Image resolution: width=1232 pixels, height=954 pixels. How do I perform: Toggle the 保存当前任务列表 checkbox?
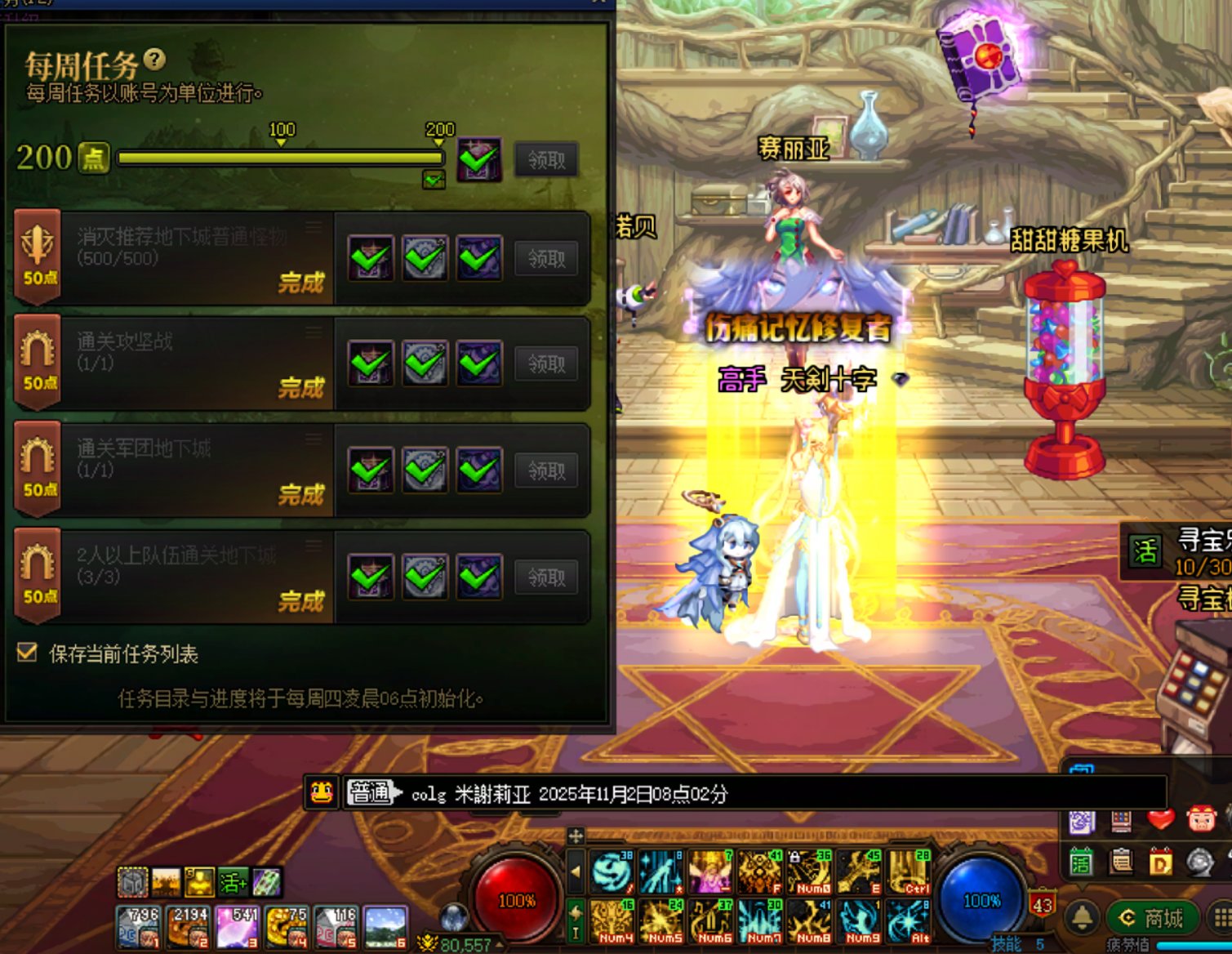[28, 652]
